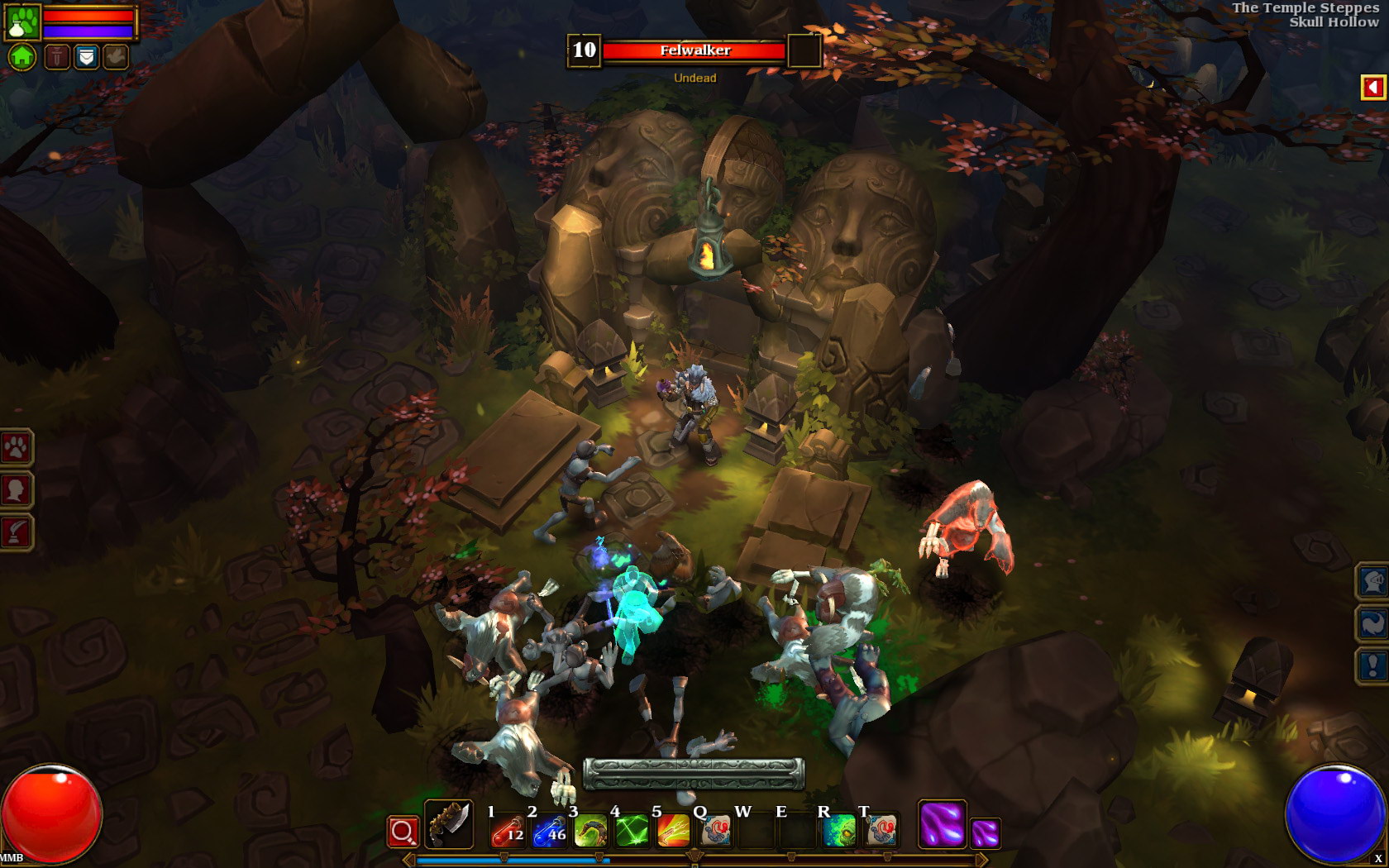Open the exclamation mark quest button
The image size is (1389, 868).
pos(1373,665)
